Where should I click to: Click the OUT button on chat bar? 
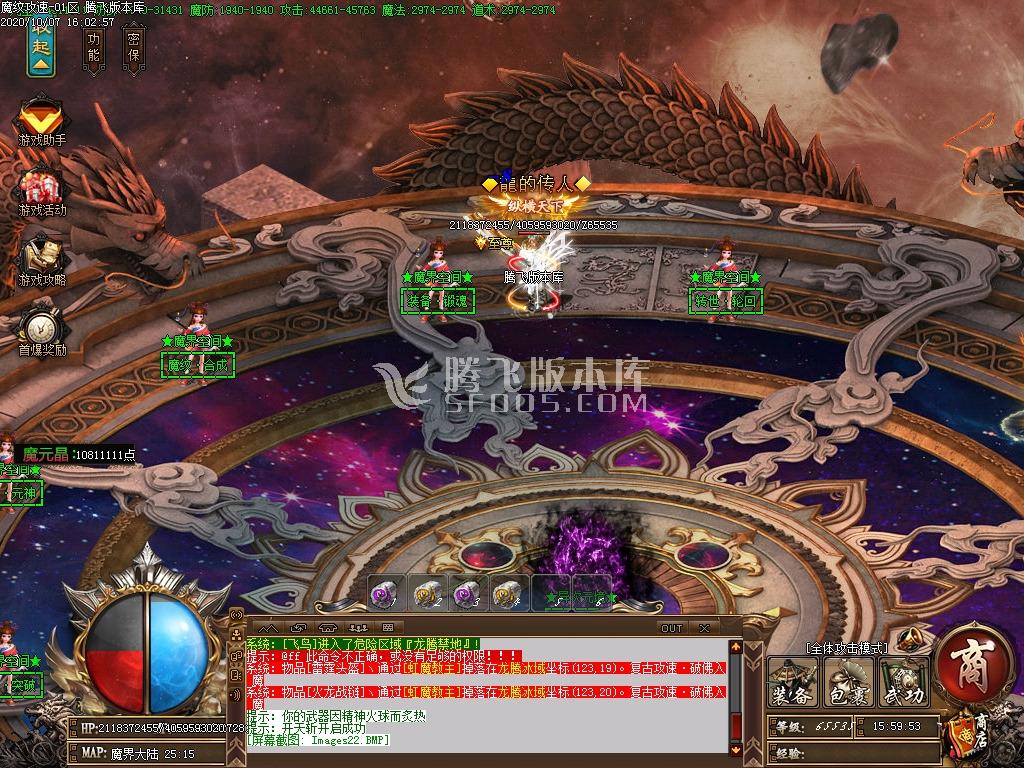coord(672,628)
